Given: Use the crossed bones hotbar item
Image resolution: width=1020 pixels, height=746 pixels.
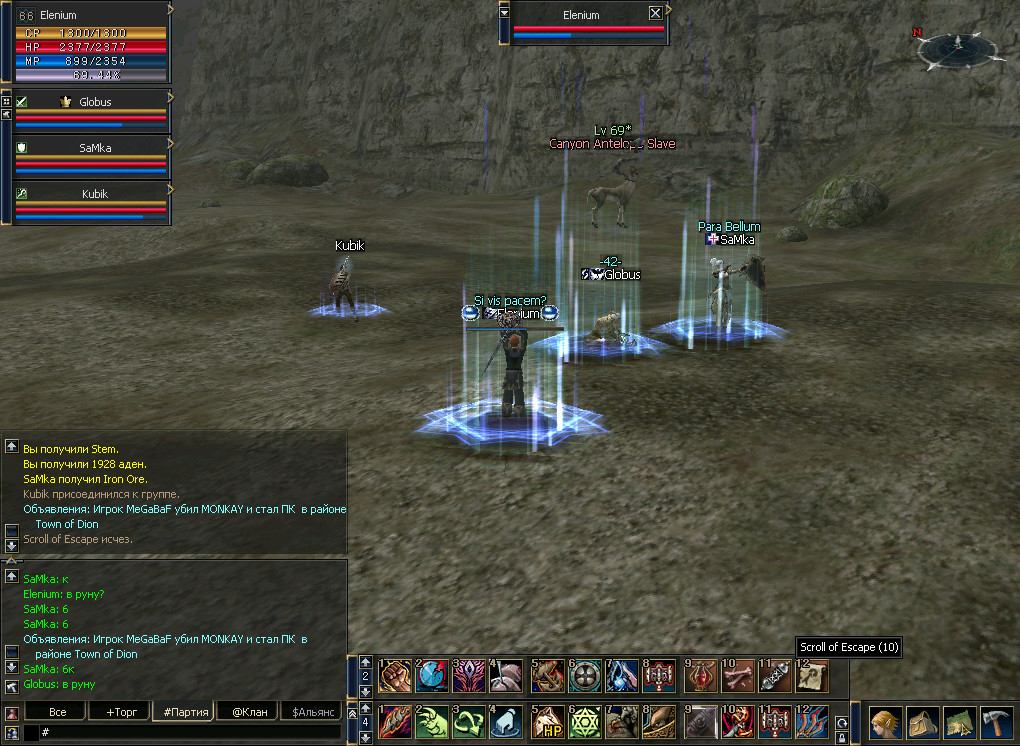Looking at the screenshot, I should [x=736, y=676].
